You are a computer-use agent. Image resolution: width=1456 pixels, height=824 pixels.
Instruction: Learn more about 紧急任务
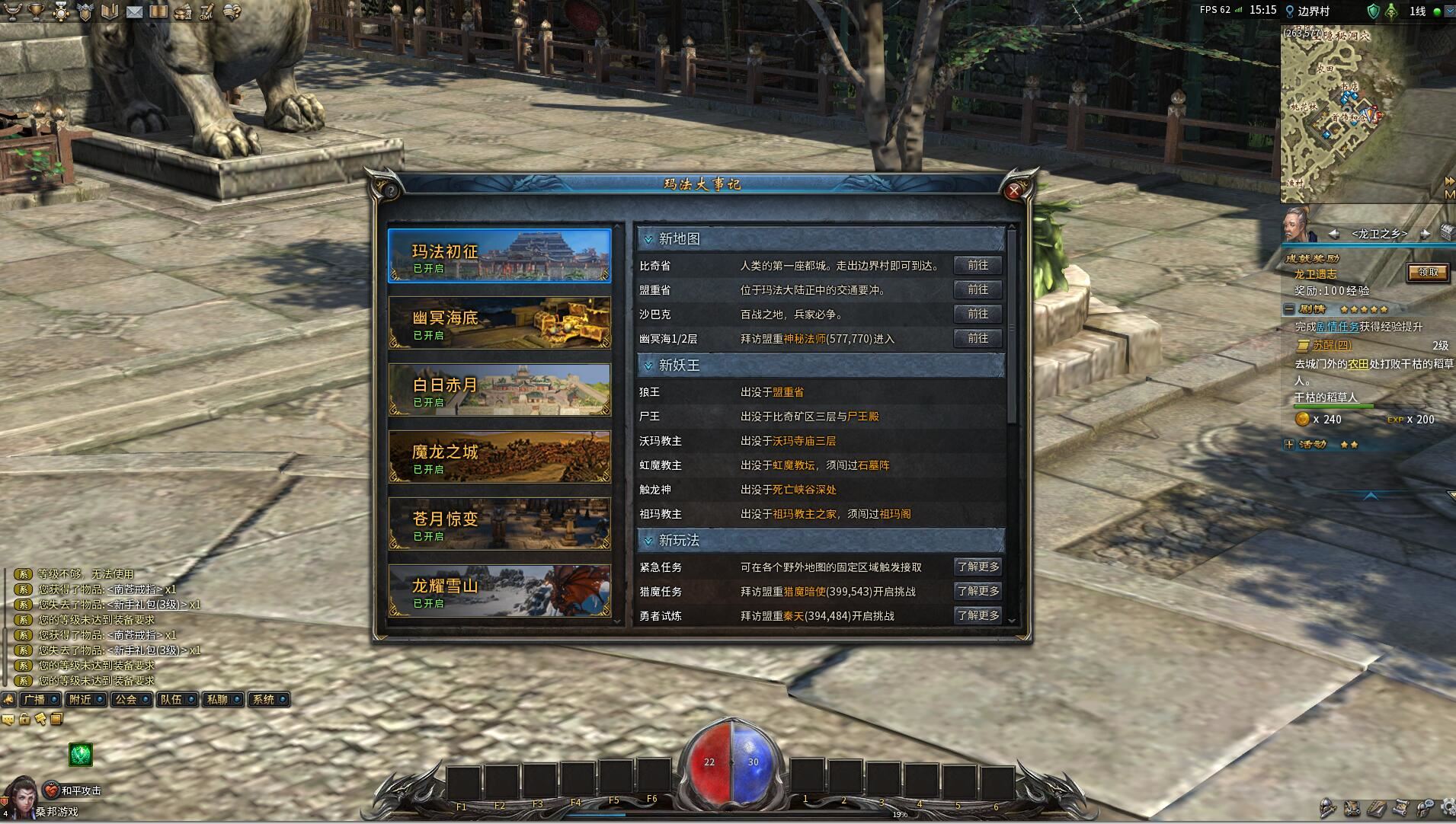[978, 567]
